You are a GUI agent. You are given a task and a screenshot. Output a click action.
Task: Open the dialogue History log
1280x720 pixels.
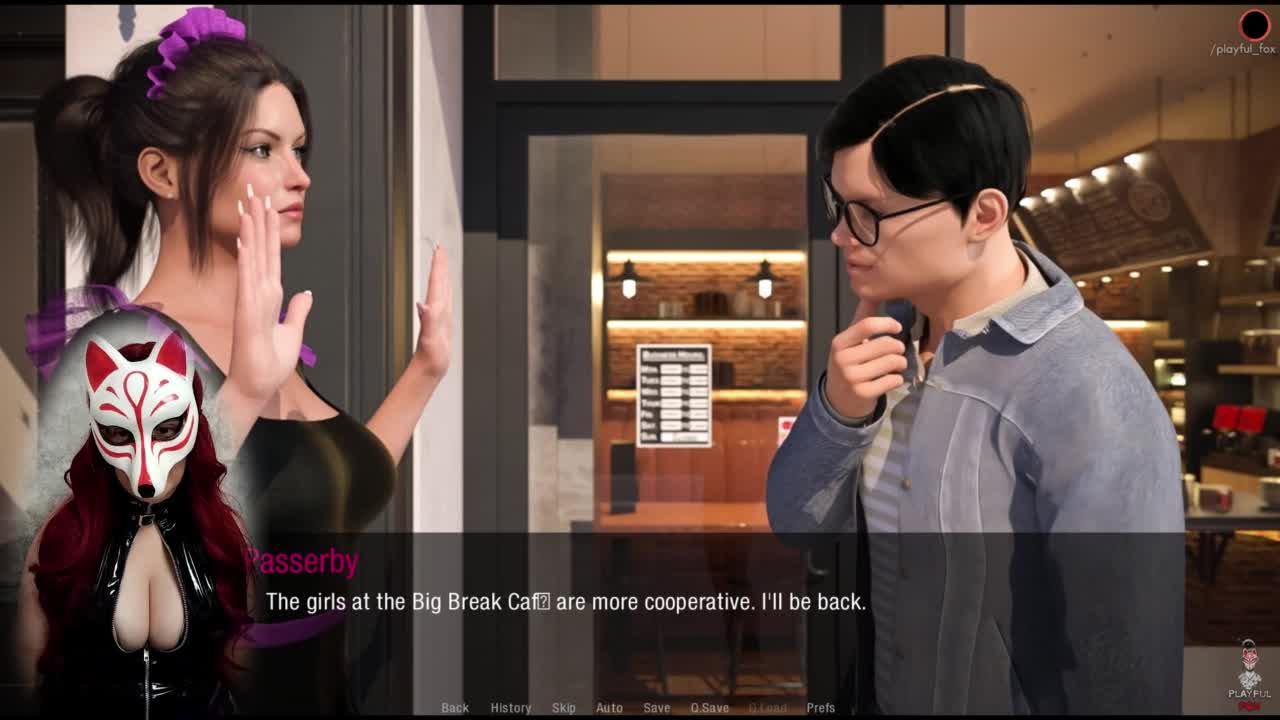[510, 708]
